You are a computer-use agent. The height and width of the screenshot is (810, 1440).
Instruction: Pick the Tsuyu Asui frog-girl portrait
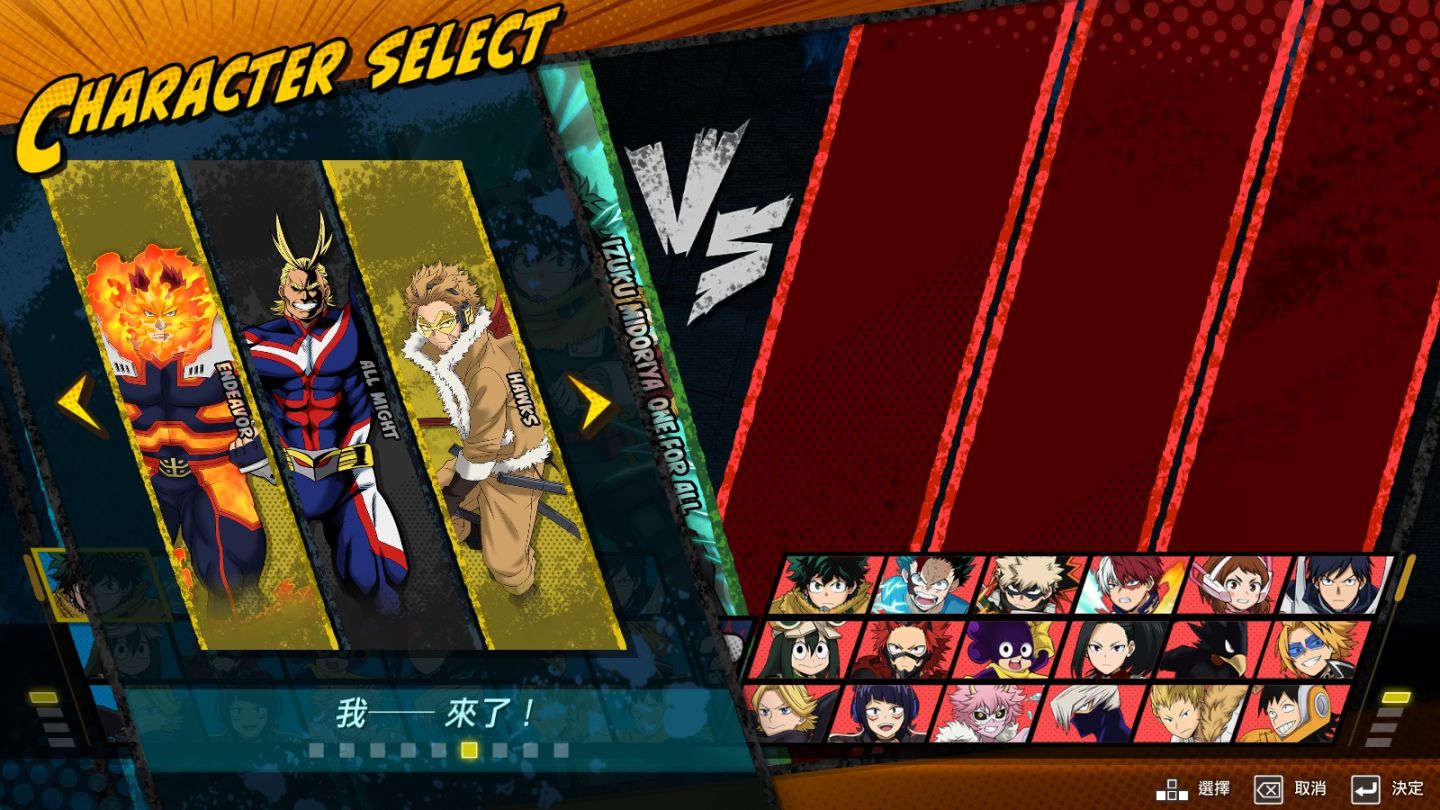point(805,650)
